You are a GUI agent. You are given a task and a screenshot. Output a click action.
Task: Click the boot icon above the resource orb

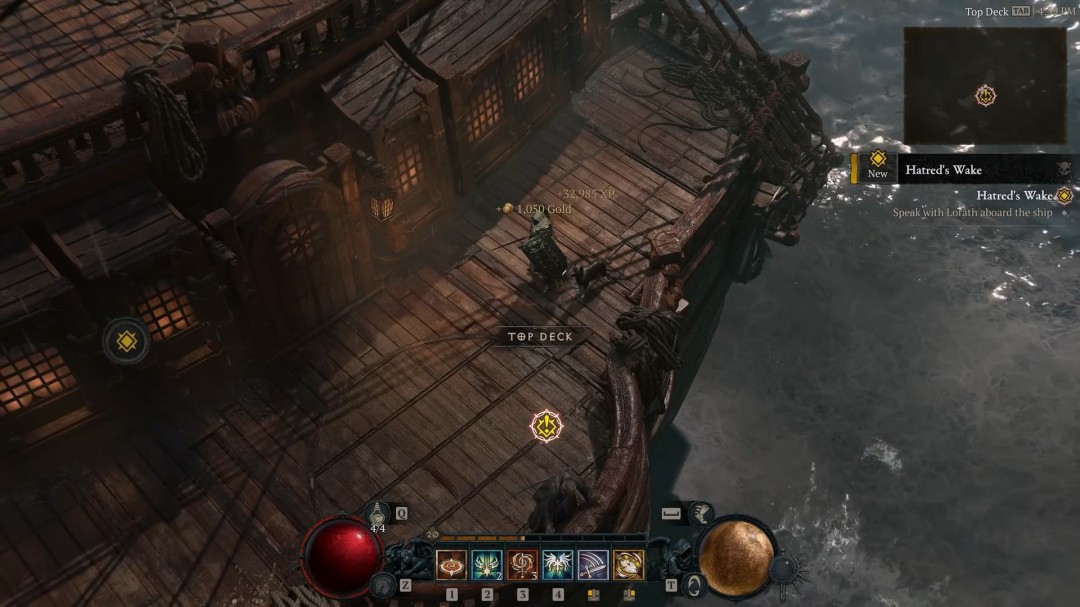[700, 514]
